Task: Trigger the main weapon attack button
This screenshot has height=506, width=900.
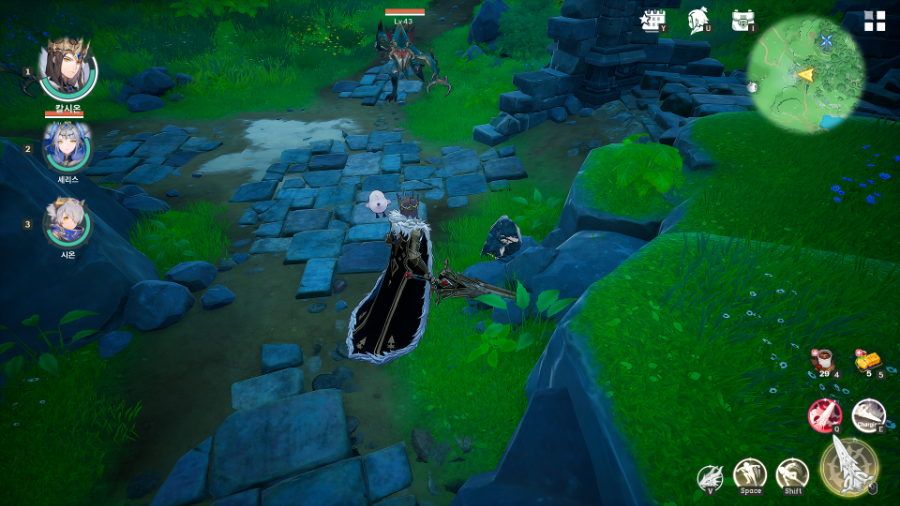Action: tap(849, 466)
